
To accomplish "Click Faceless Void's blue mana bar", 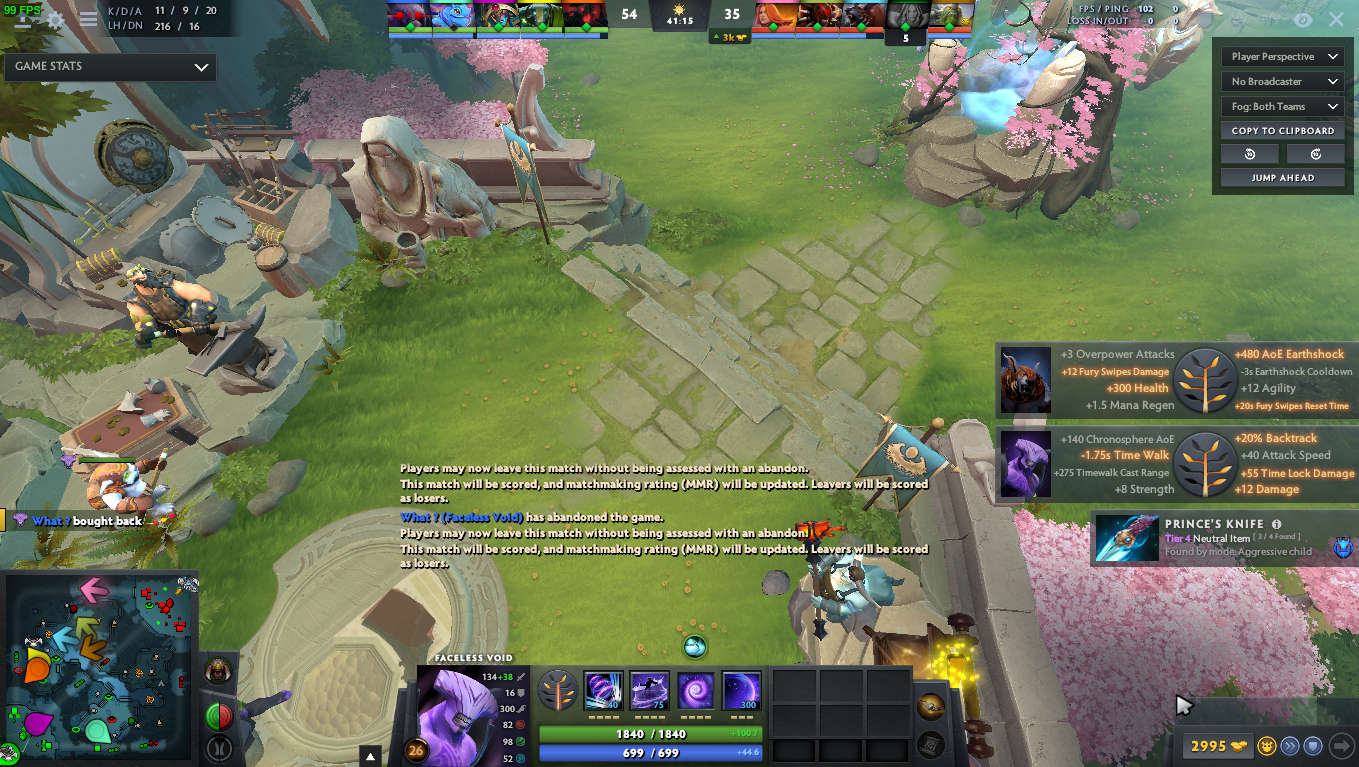I will click(x=649, y=752).
